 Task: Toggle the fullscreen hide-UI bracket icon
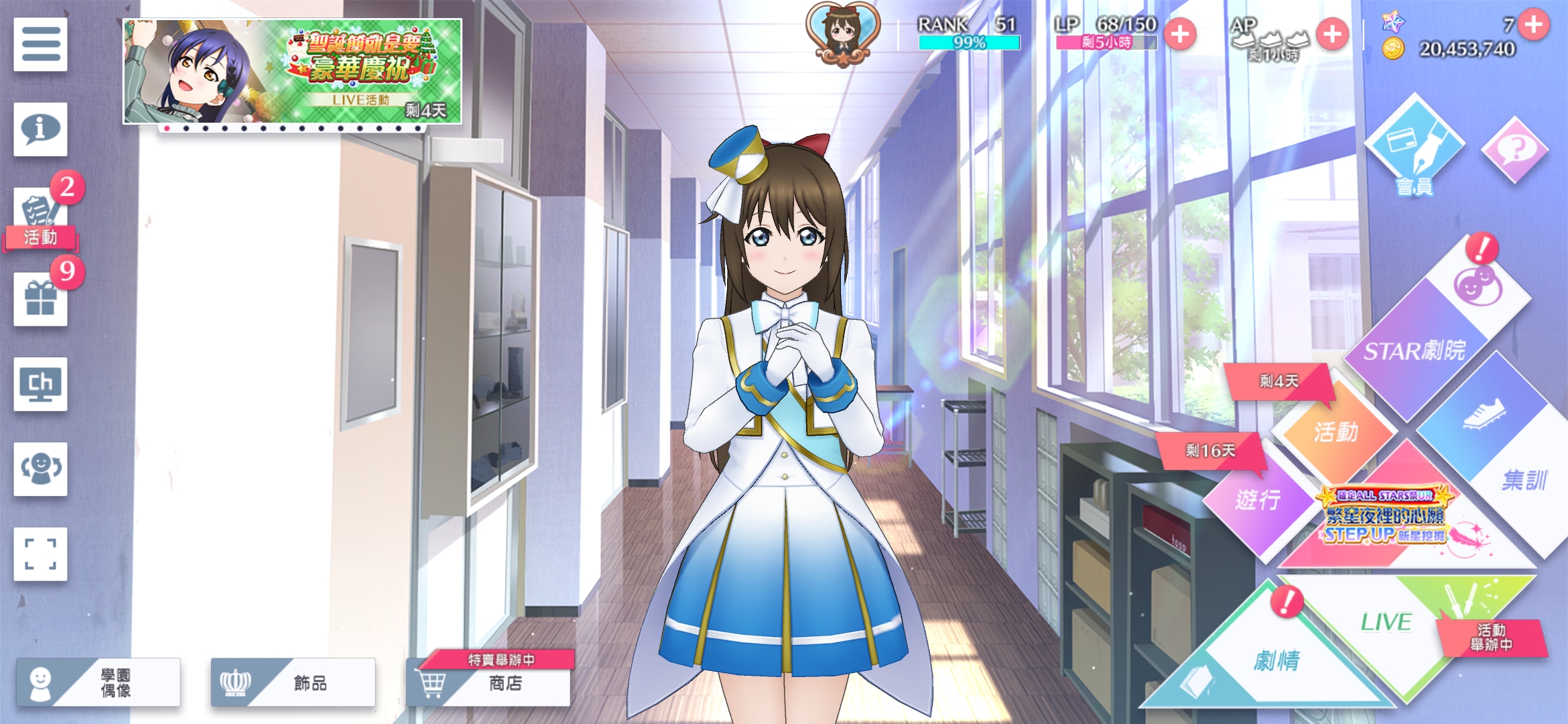pos(40,554)
